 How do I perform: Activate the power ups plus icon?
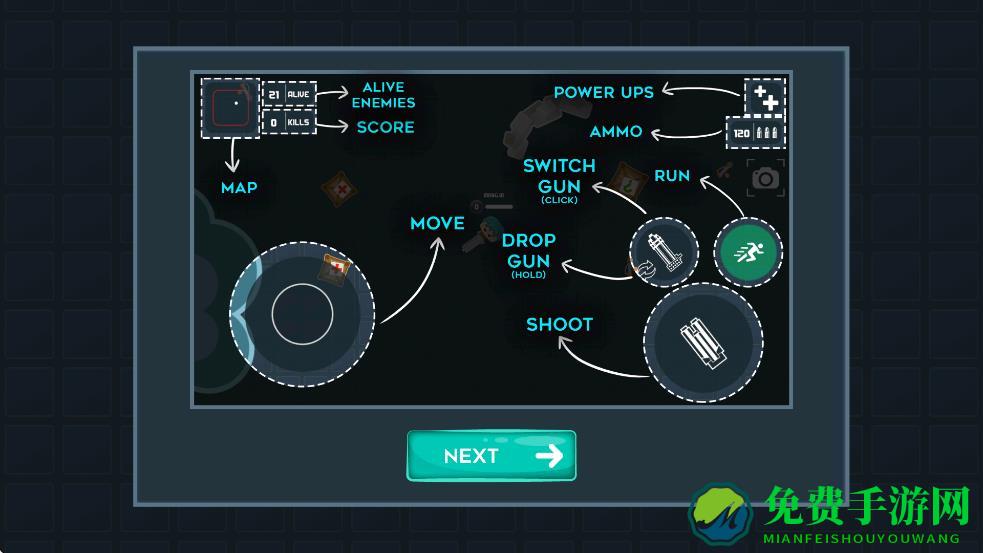click(765, 98)
